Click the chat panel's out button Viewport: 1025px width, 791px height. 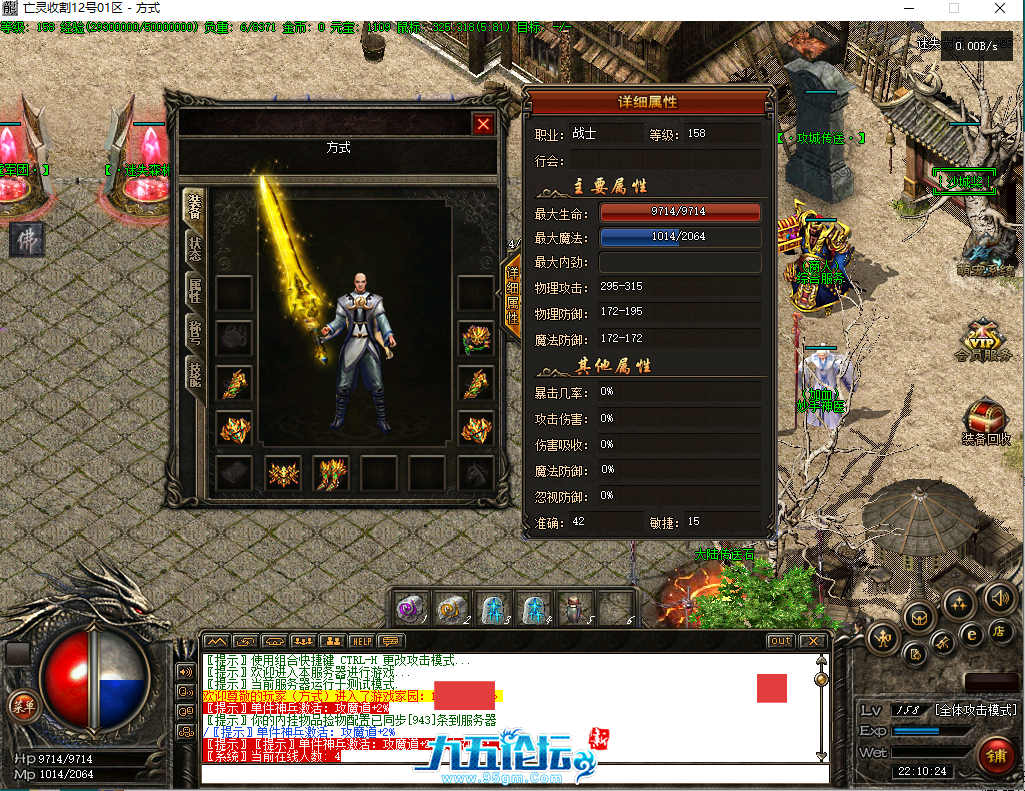click(x=780, y=641)
